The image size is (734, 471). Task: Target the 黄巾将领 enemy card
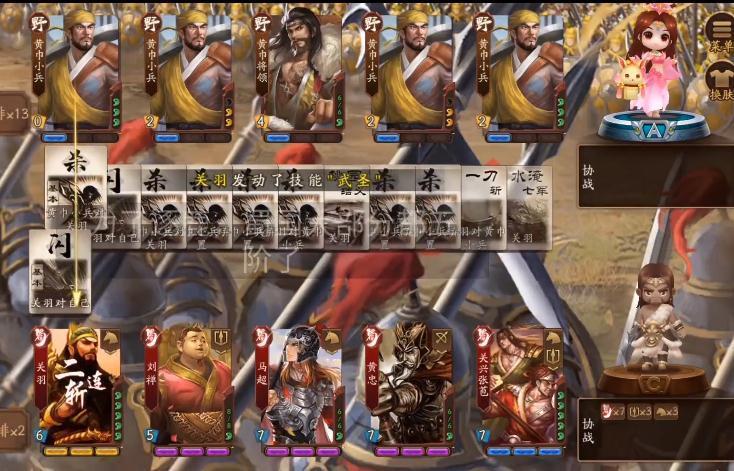coord(299,72)
